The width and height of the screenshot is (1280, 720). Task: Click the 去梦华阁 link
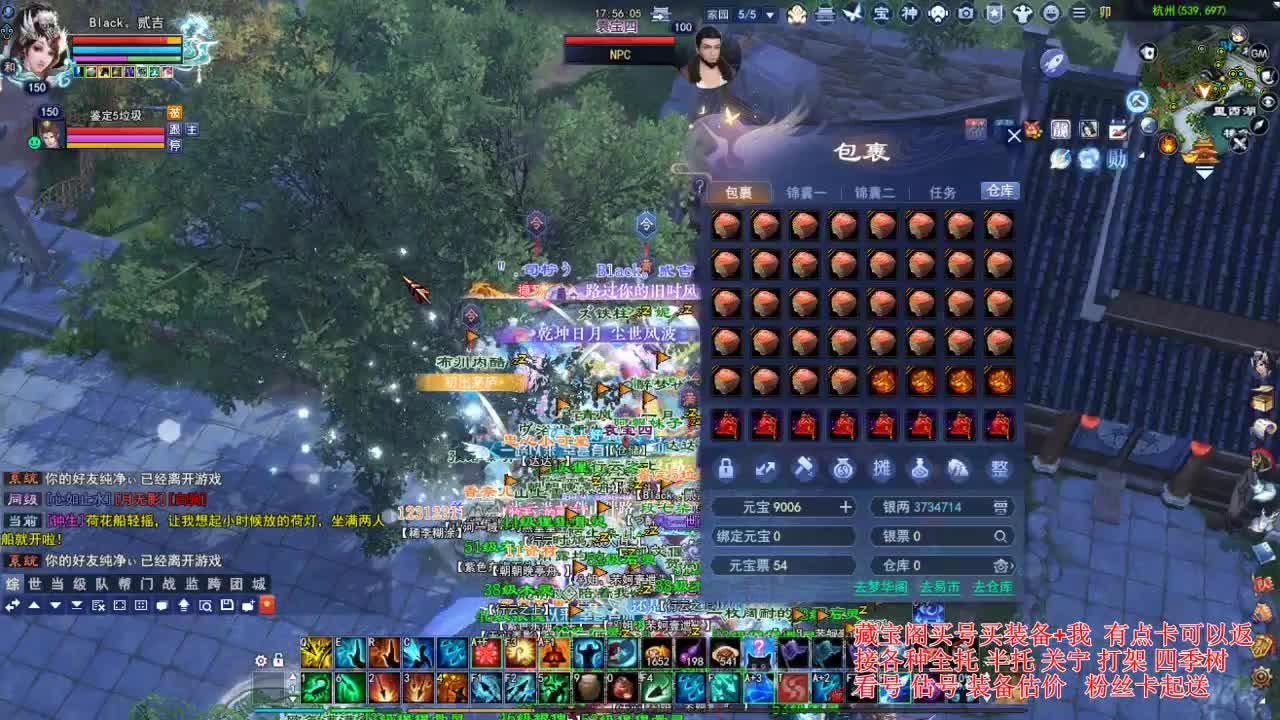(882, 586)
